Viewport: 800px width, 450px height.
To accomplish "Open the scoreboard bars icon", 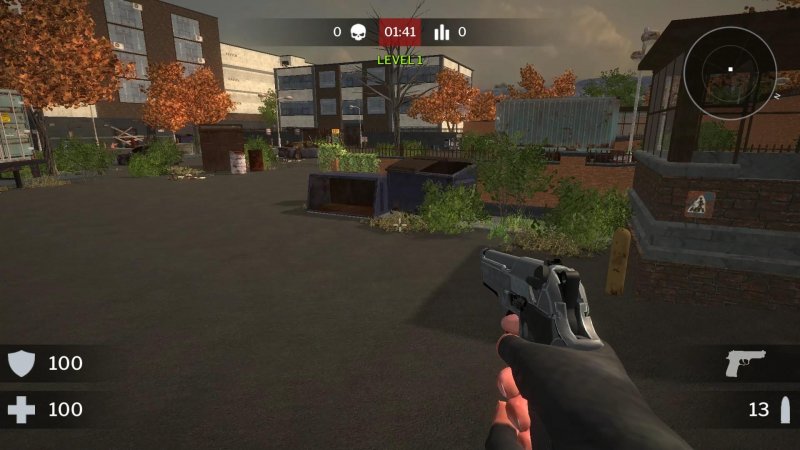I will pyautogui.click(x=441, y=32).
